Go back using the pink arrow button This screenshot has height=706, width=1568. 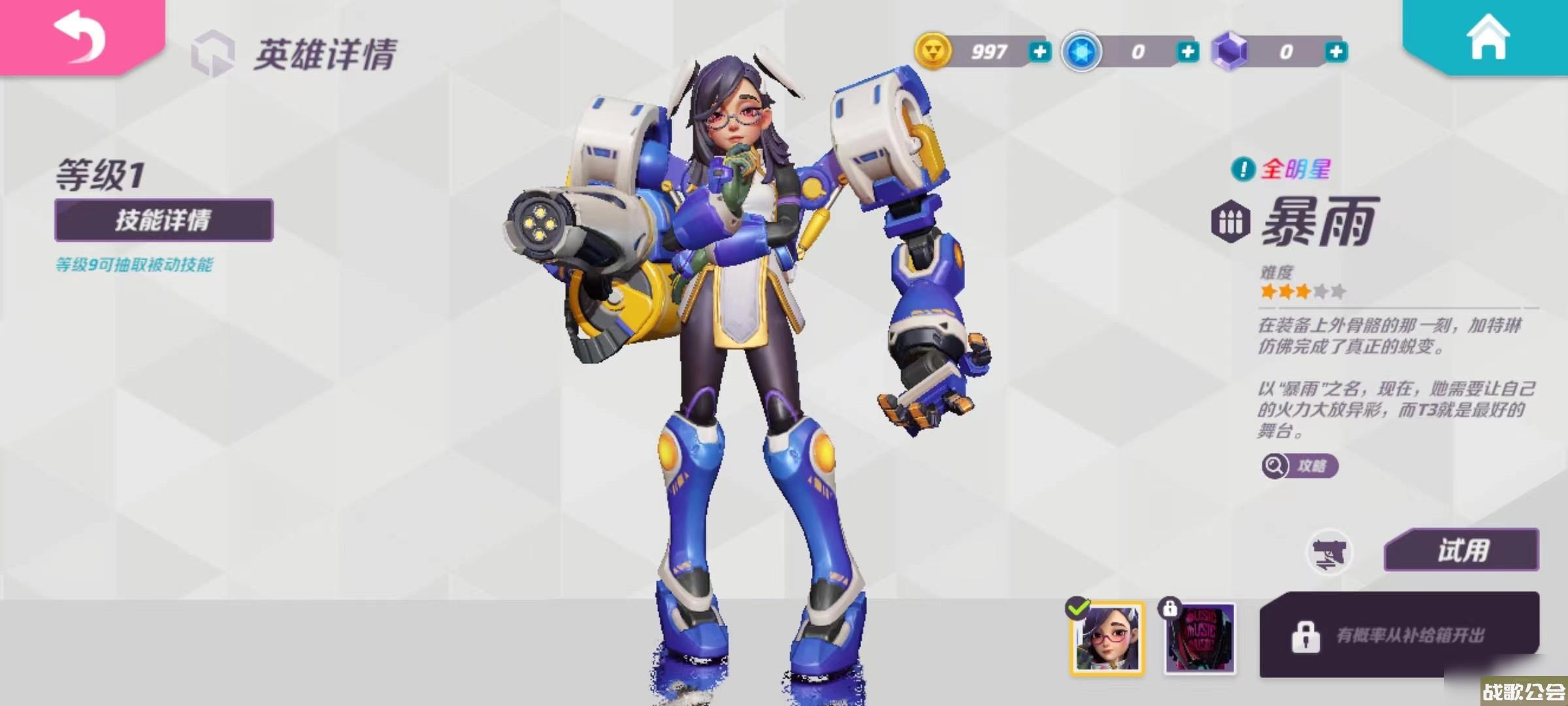click(x=80, y=36)
